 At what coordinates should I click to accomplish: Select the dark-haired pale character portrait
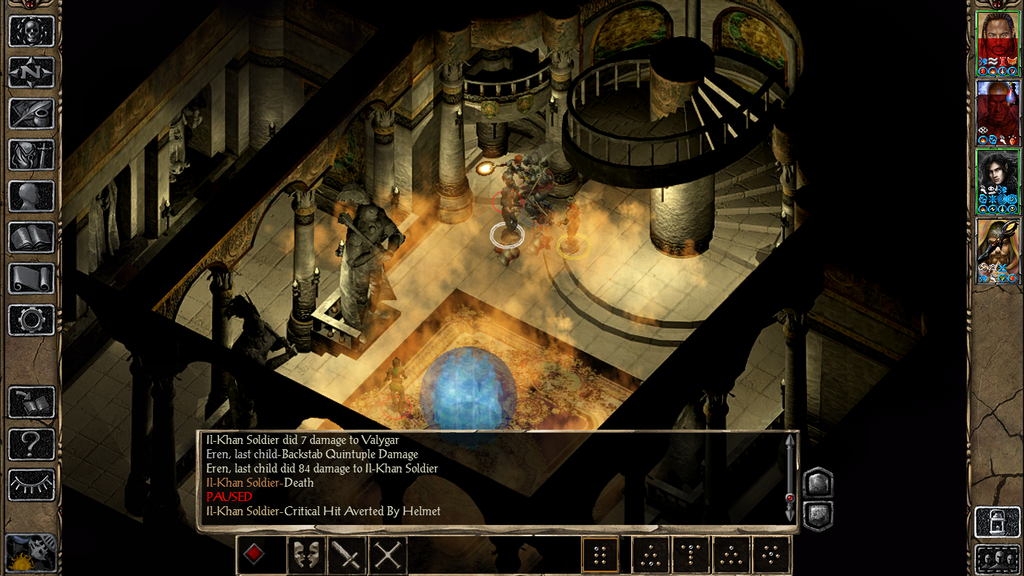(x=997, y=181)
